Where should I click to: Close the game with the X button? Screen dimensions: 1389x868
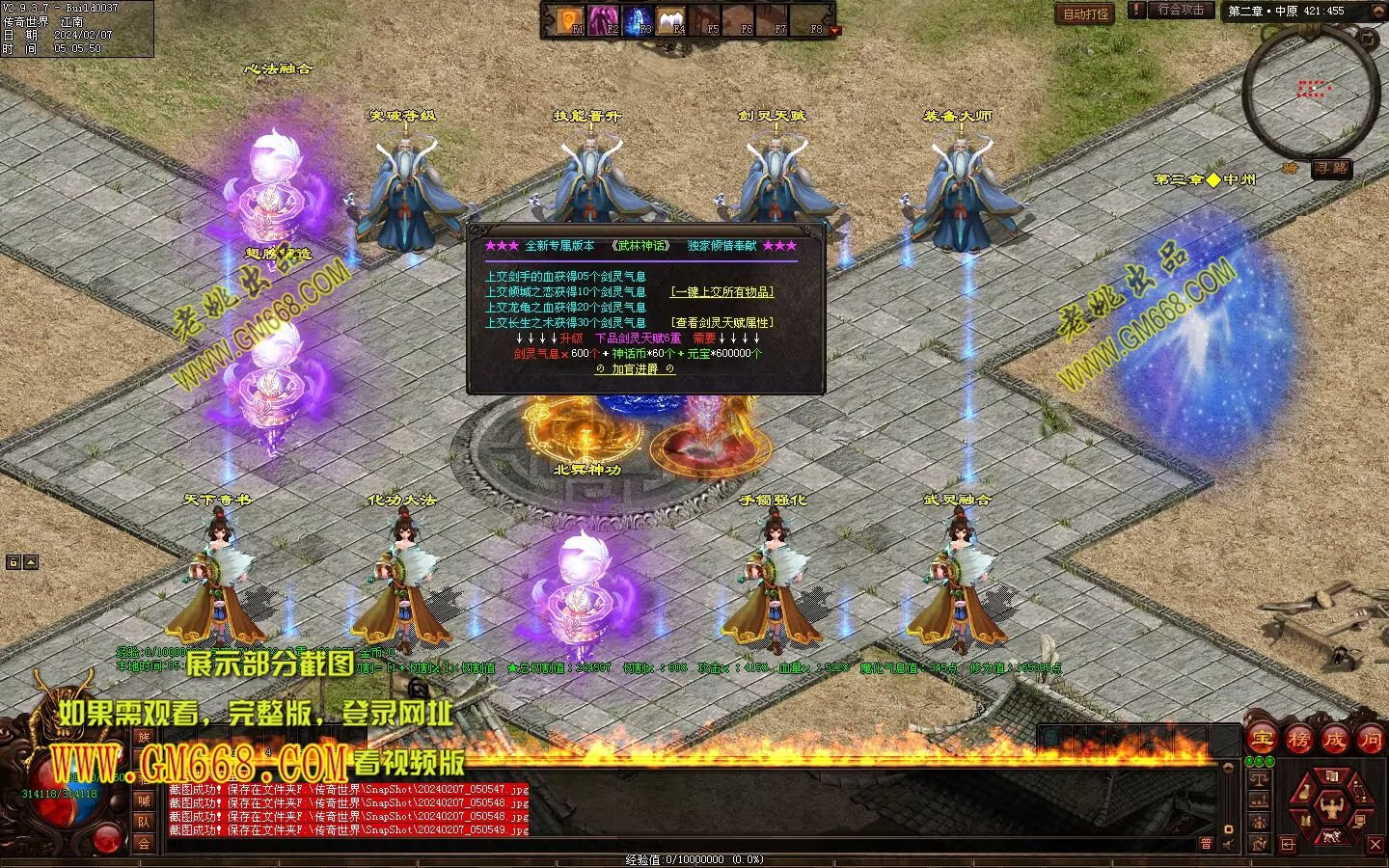pyautogui.click(x=1375, y=845)
